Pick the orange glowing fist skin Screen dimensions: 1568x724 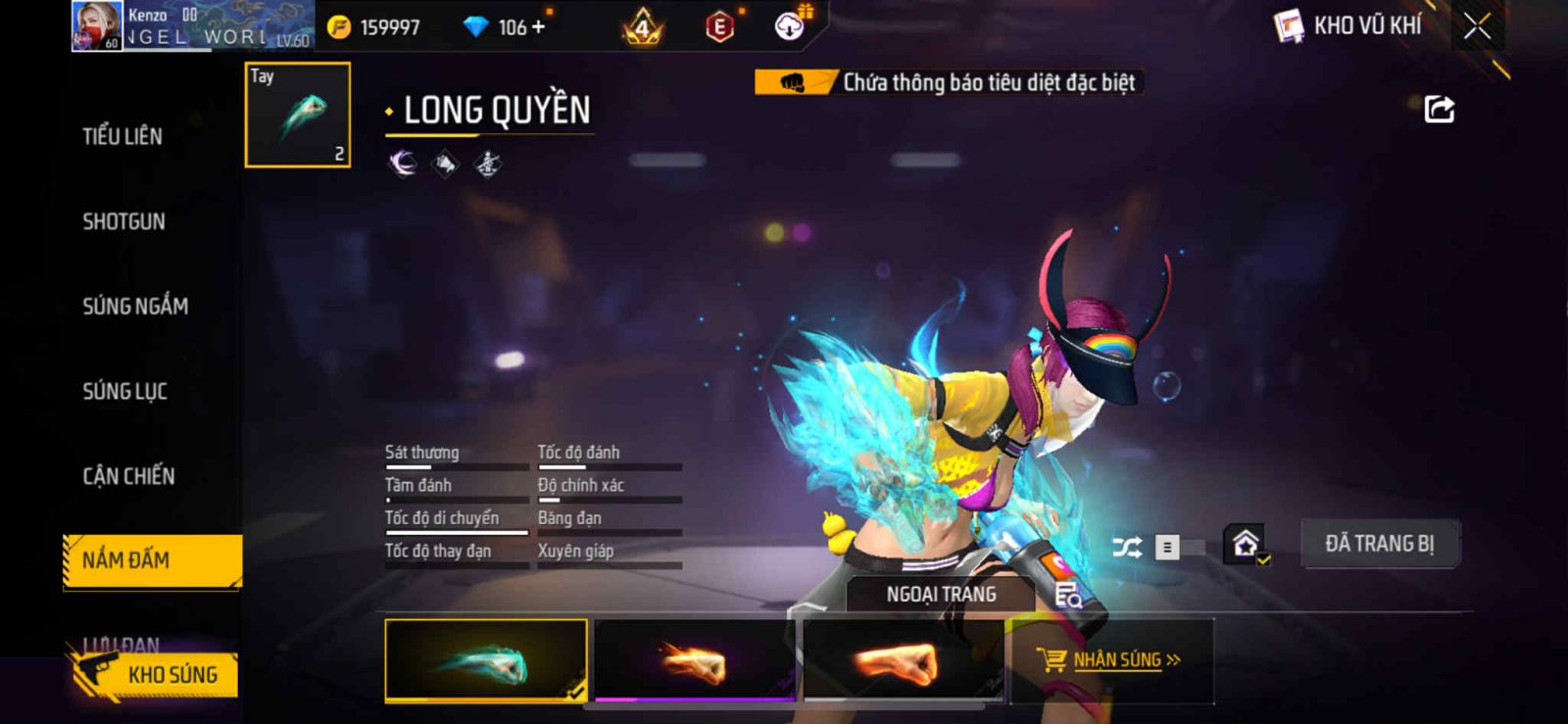coord(903,660)
